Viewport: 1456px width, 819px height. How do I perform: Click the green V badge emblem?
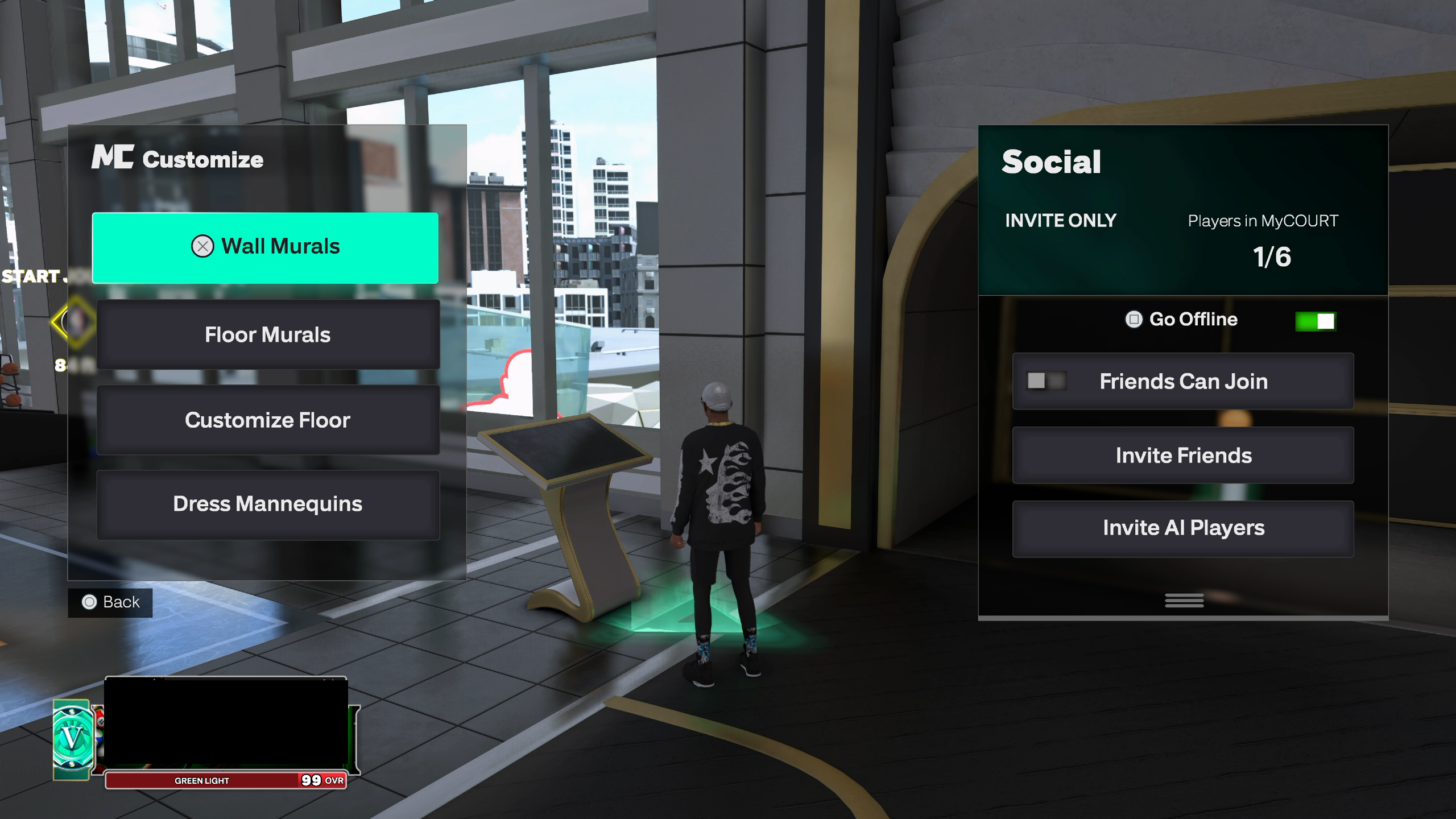pyautogui.click(x=72, y=739)
